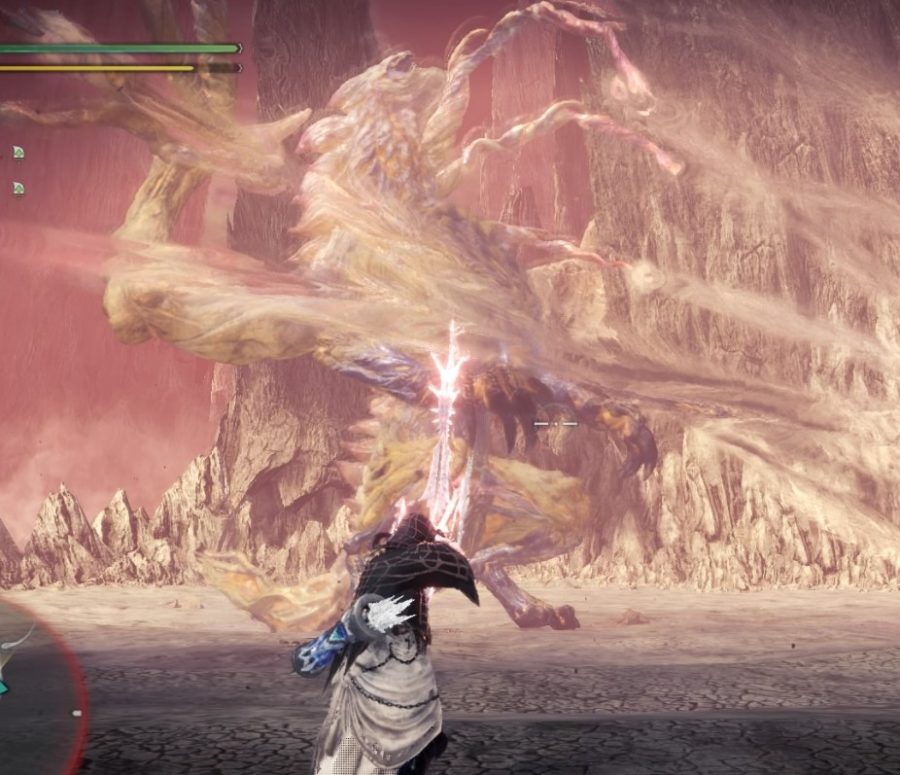
Task: Select the upper green status buff icon
Action: (x=18, y=152)
